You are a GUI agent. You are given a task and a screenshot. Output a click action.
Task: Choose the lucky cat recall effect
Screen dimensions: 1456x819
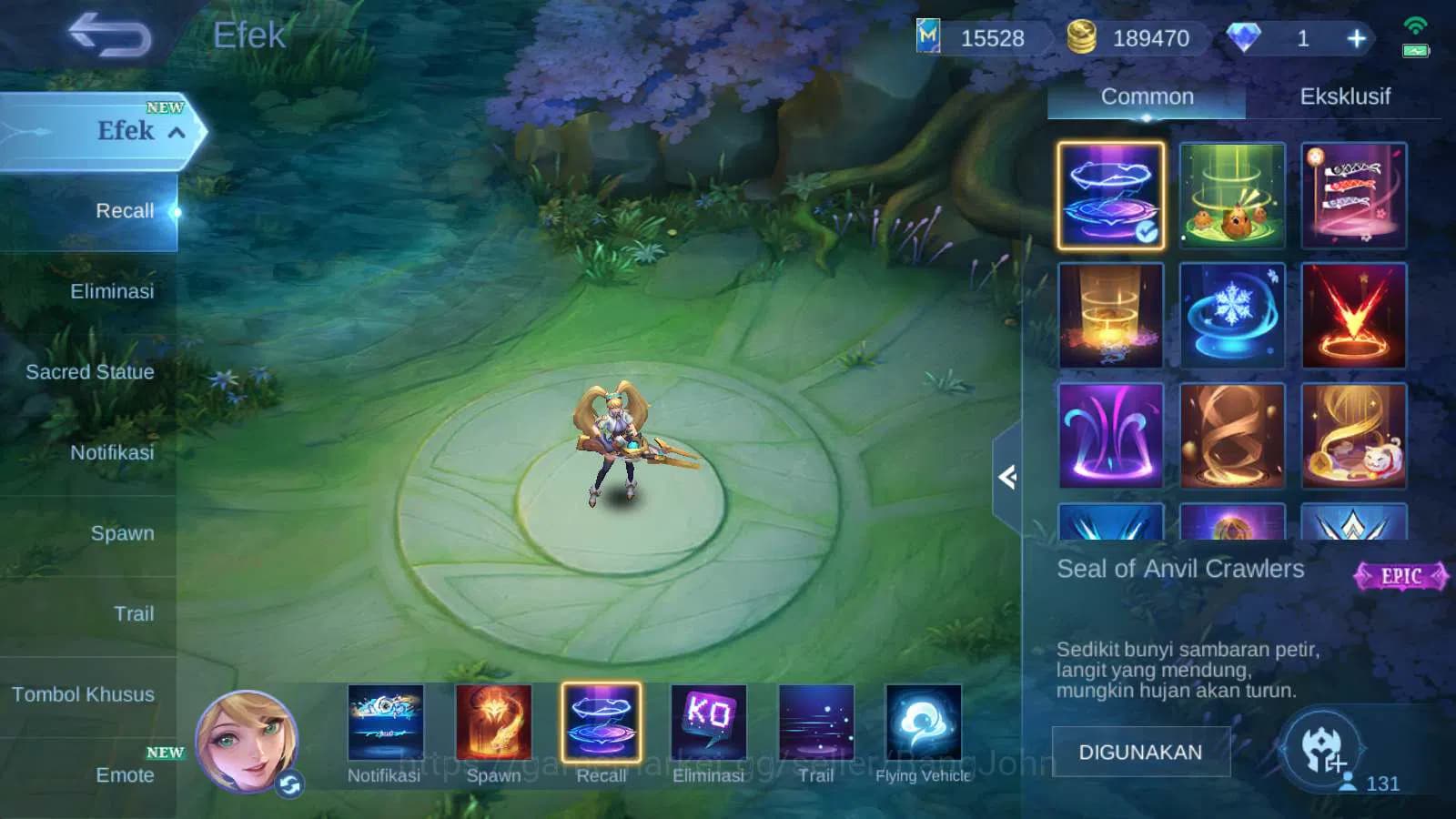tap(1355, 436)
